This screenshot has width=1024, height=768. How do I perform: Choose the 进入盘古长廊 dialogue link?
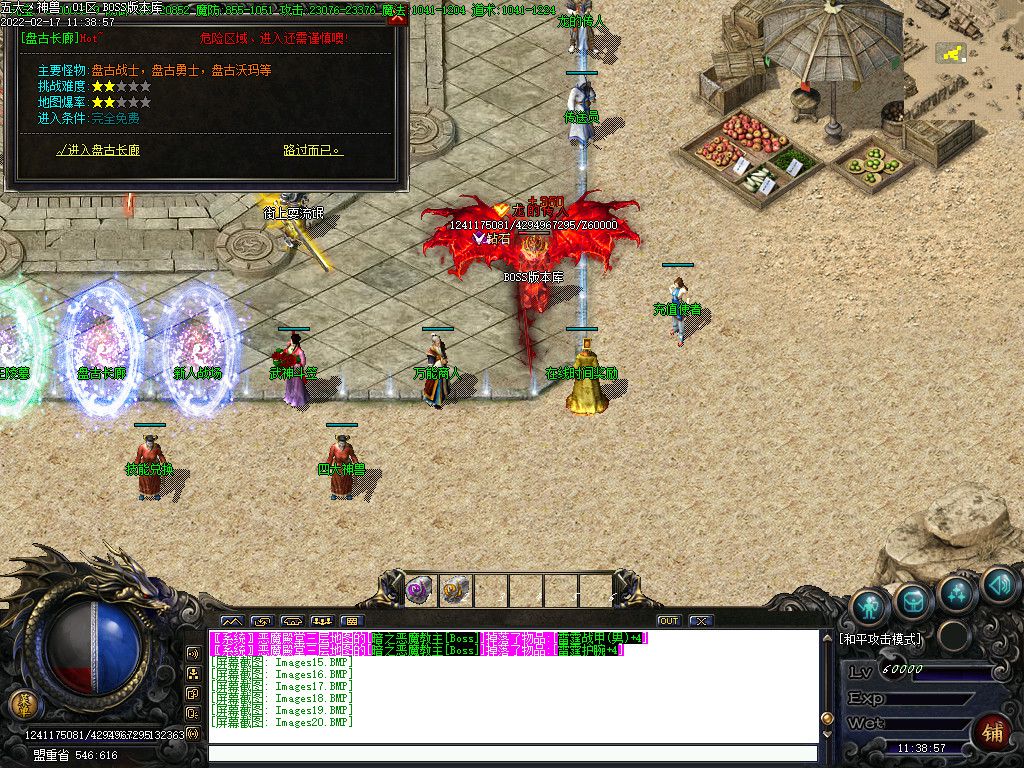click(98, 151)
